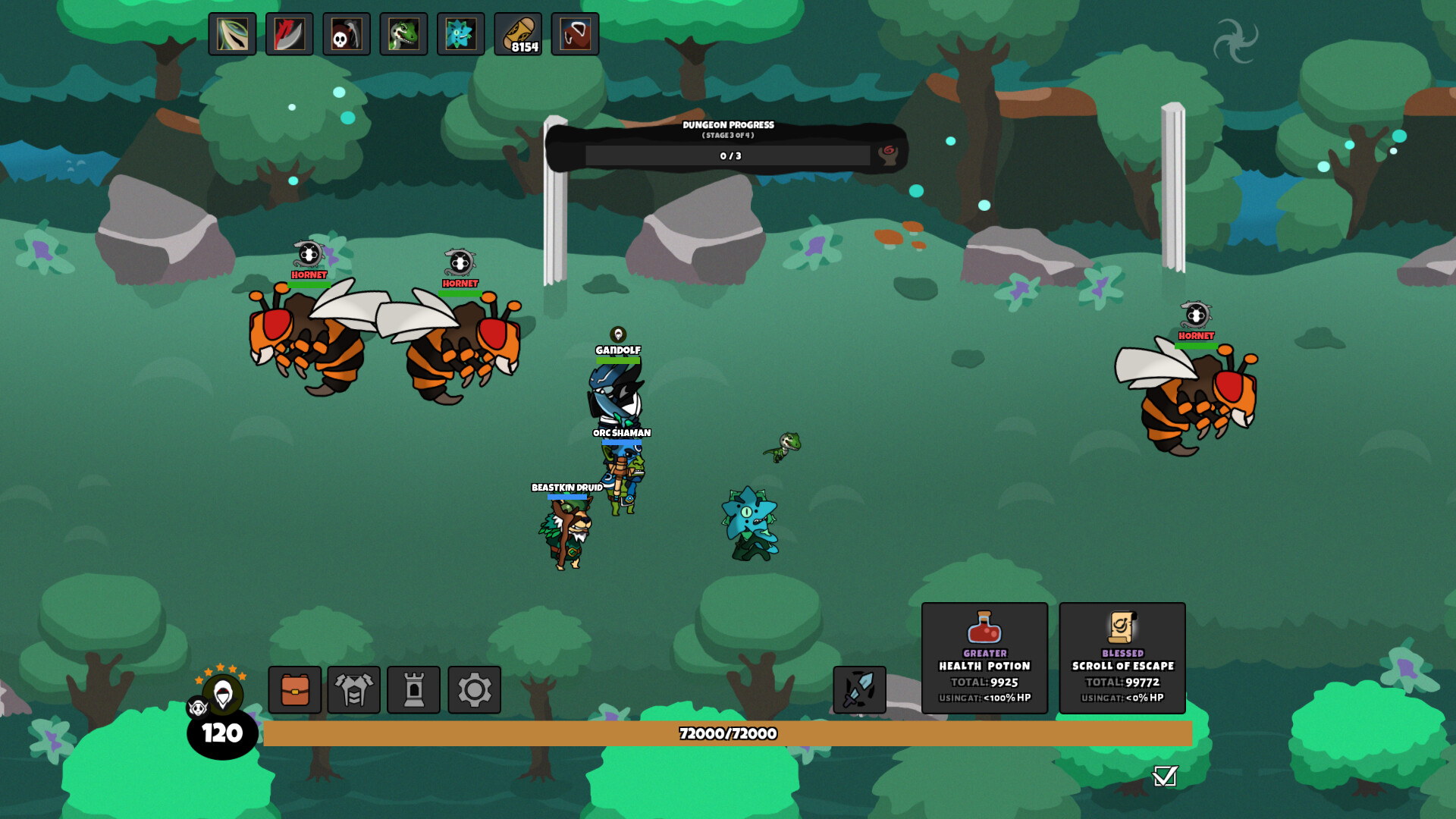
Task: Toggle the Greater Health Potion auto-use panel
Action: [x=984, y=657]
